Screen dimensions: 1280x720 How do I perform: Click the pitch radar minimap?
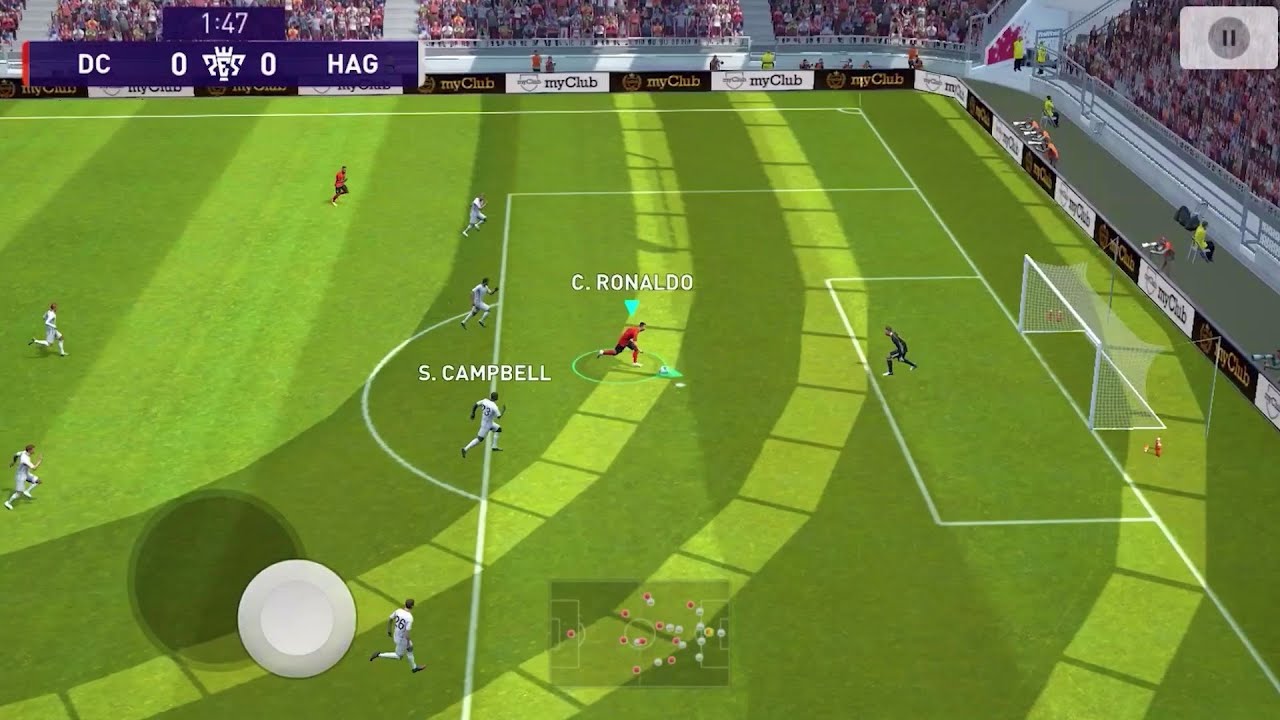(639, 634)
